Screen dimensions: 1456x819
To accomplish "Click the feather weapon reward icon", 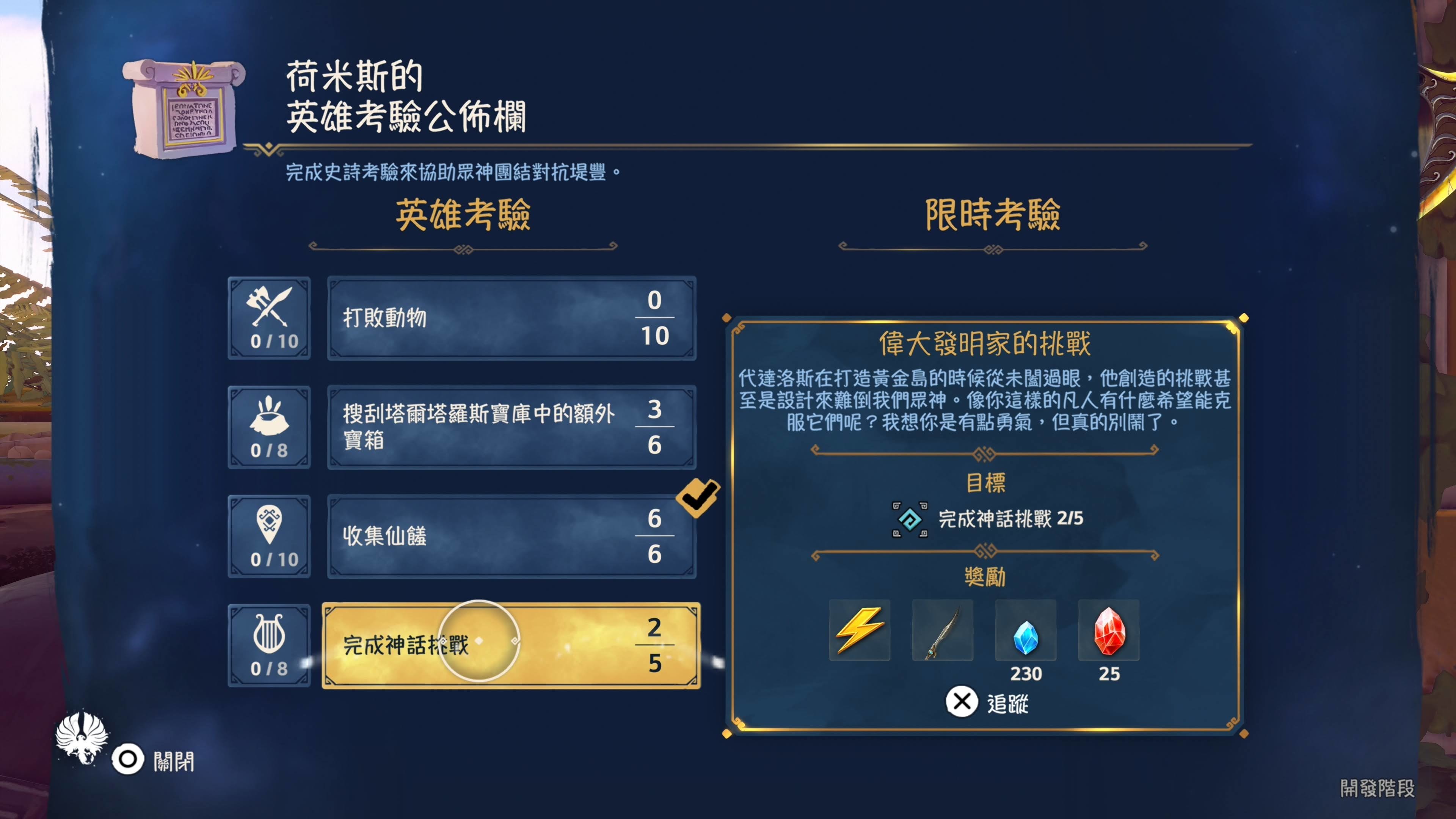I will click(x=942, y=630).
